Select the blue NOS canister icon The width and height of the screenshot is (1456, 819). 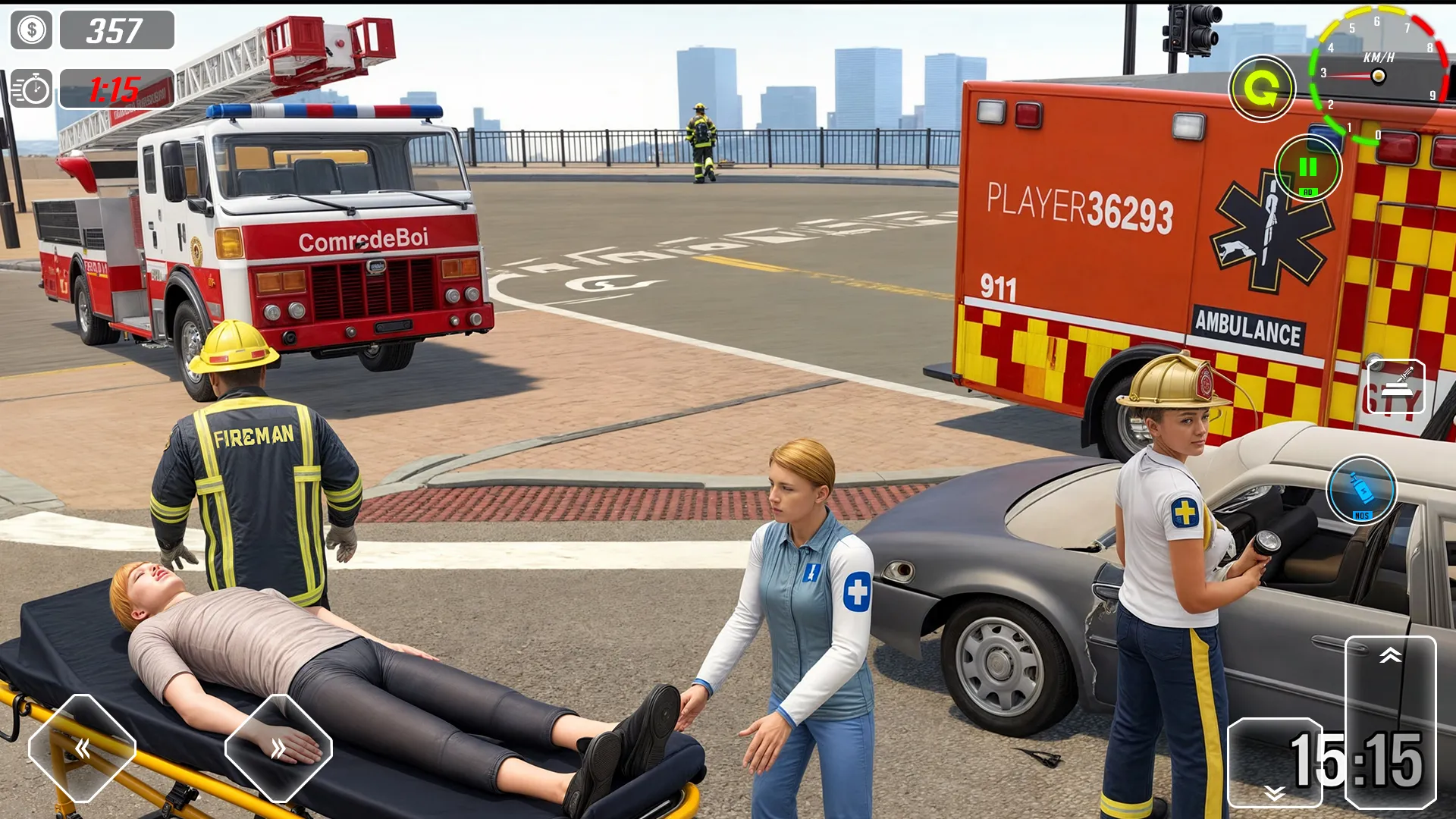tap(1361, 491)
